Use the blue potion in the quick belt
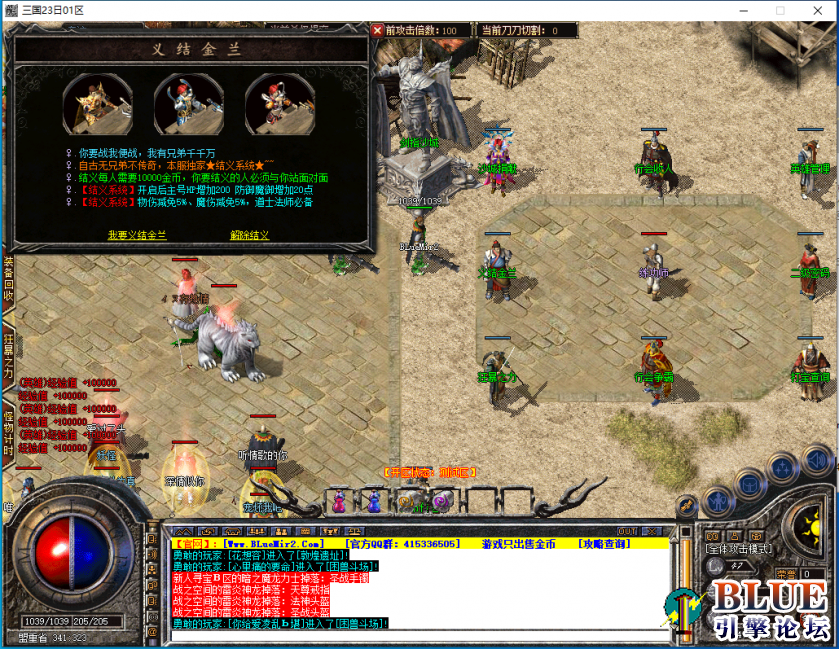 coord(372,498)
